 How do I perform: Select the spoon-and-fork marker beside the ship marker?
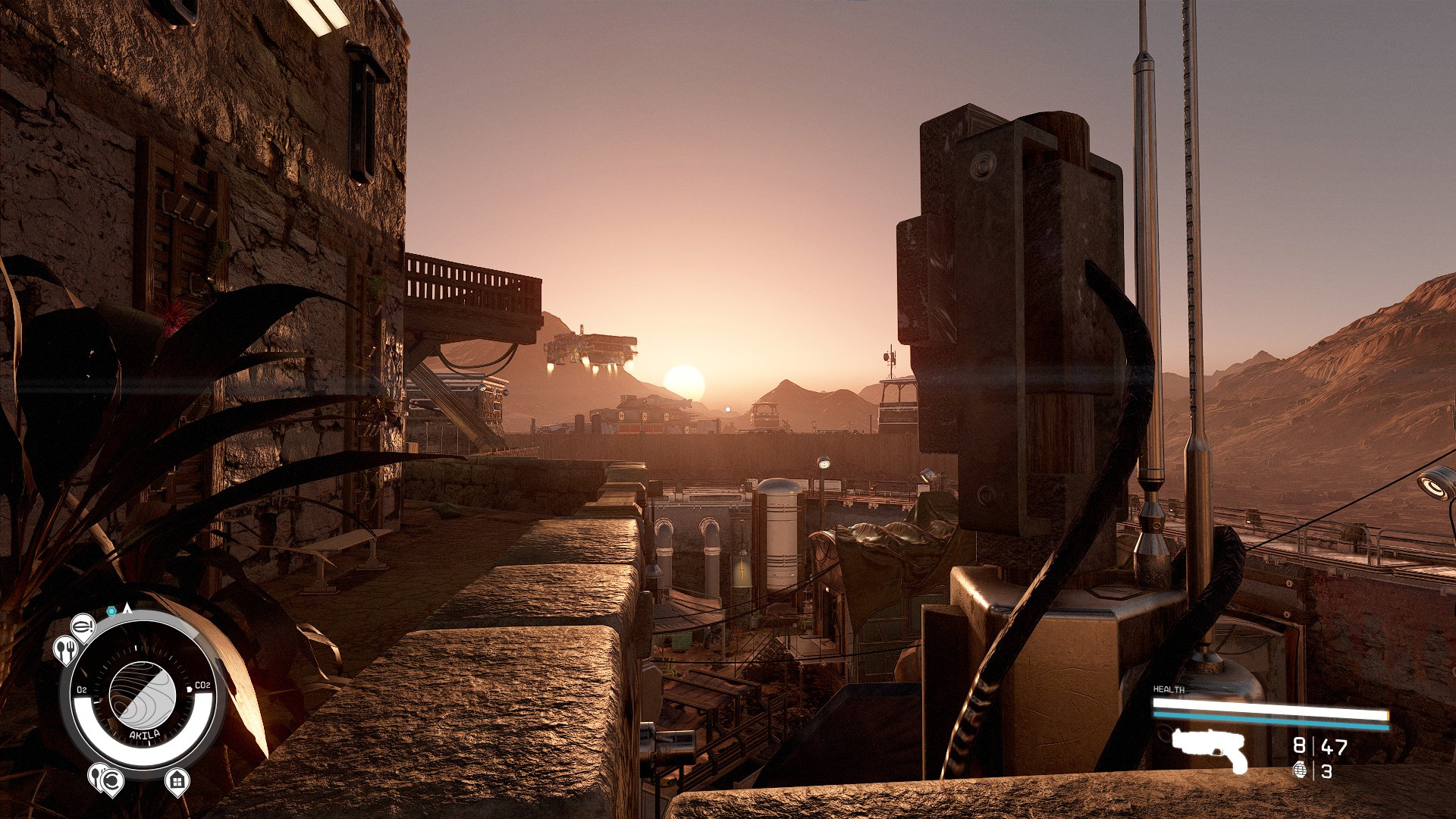[65, 649]
